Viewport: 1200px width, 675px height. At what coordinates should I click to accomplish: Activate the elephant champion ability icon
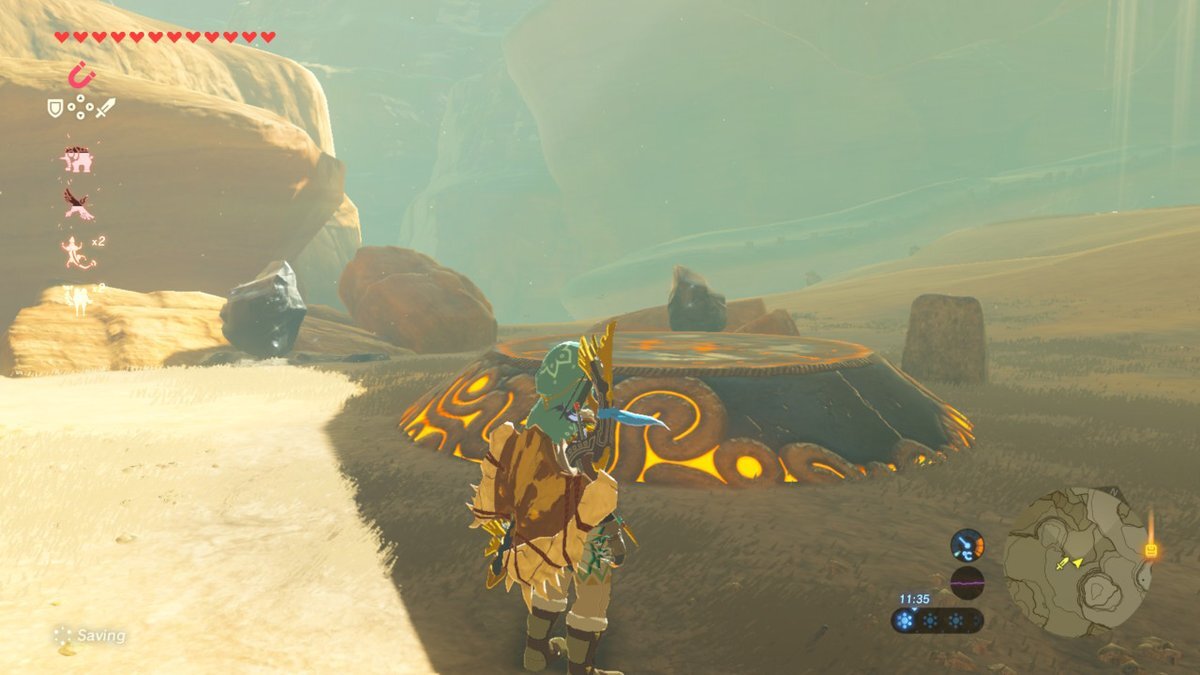[x=77, y=159]
